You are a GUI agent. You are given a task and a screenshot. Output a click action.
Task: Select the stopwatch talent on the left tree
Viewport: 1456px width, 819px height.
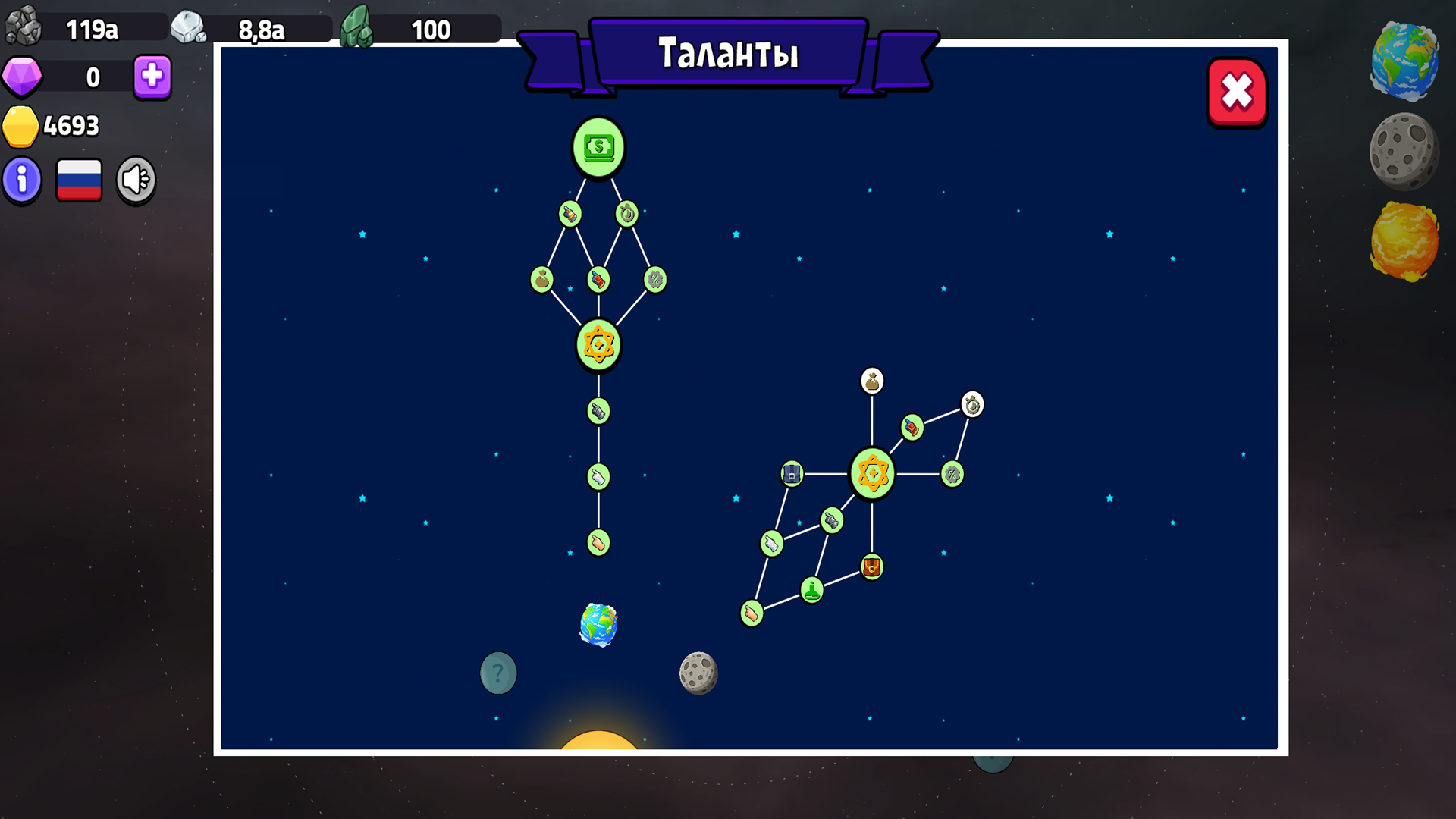click(628, 215)
